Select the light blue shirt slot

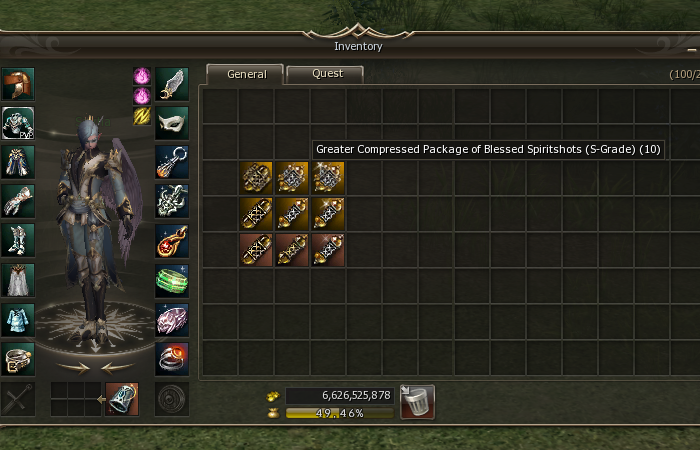click(x=18, y=318)
